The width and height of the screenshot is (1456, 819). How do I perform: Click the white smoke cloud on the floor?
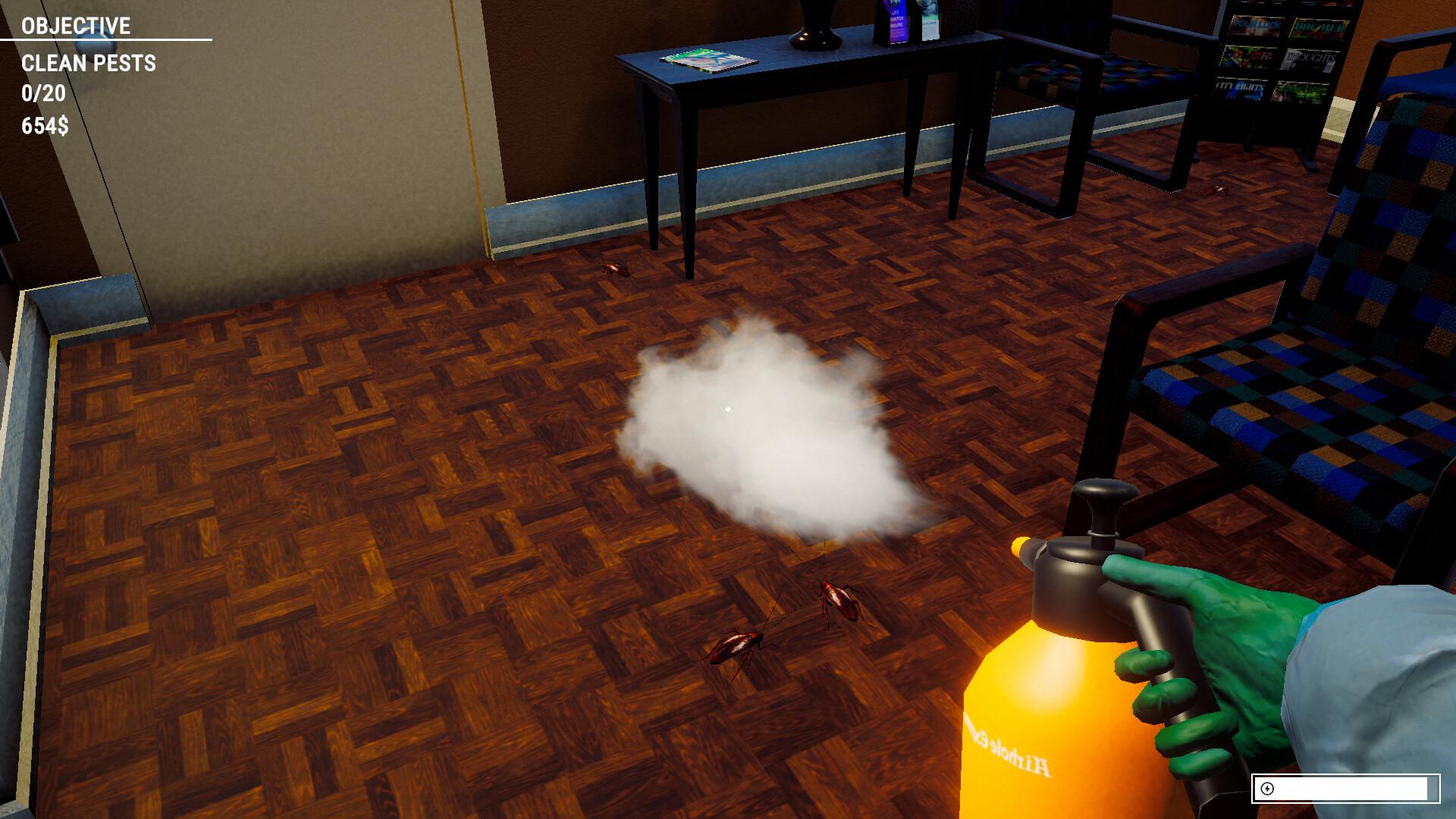point(766,432)
